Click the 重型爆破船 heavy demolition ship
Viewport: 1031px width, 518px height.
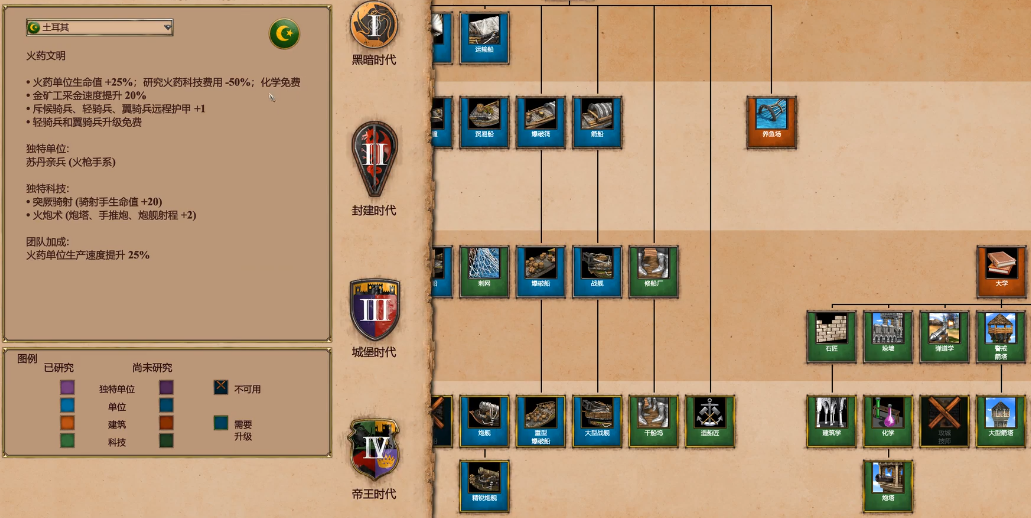pyautogui.click(x=541, y=420)
